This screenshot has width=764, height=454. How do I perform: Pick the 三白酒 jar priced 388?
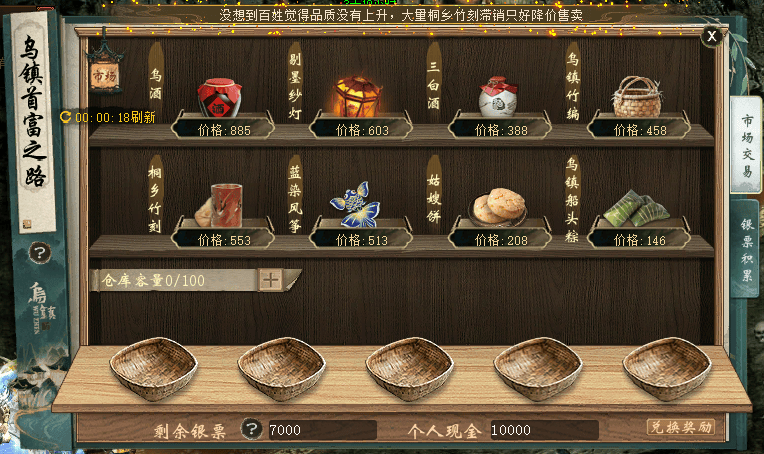coord(497,98)
